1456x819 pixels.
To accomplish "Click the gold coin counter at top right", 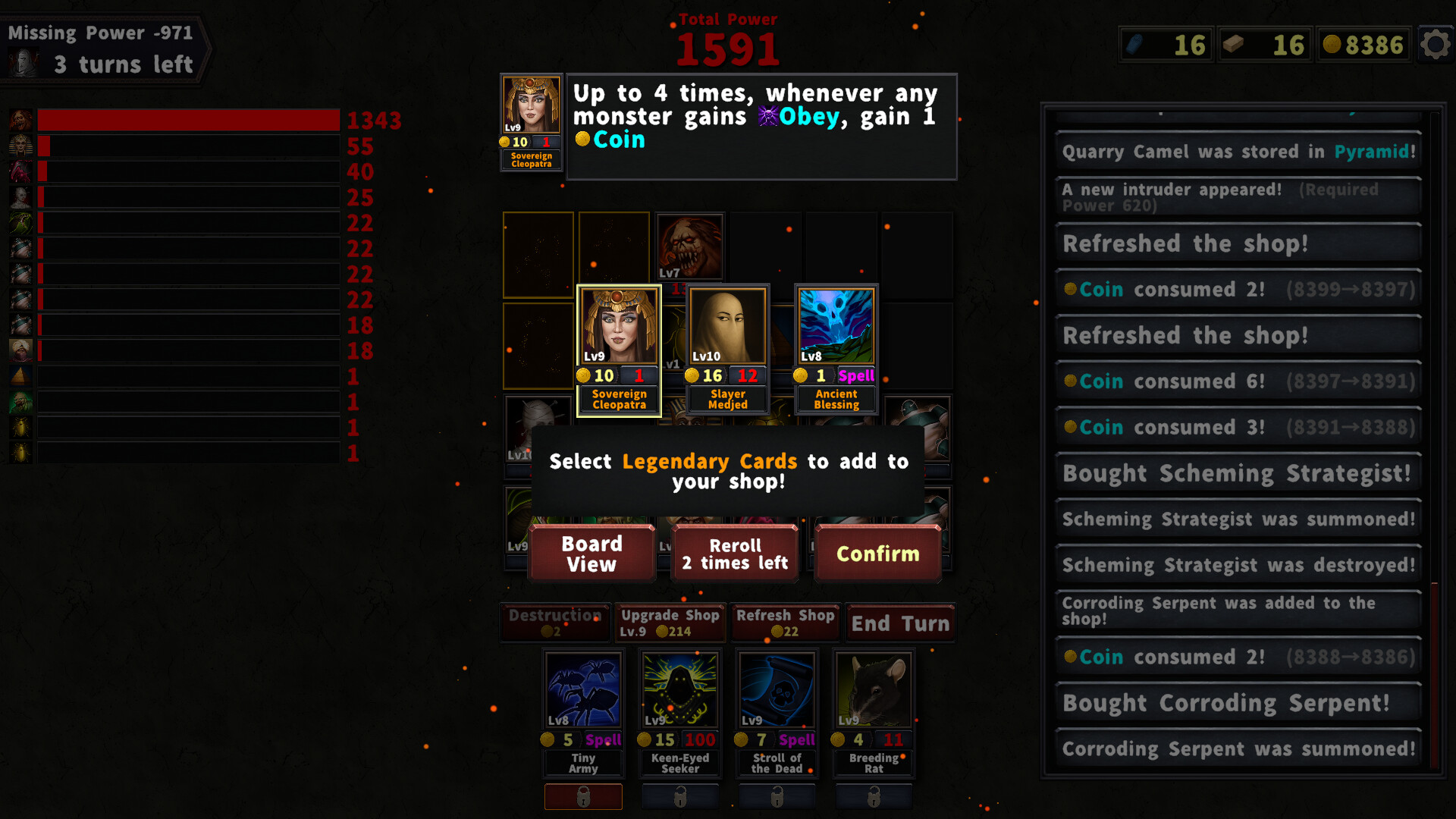I will [x=1363, y=45].
